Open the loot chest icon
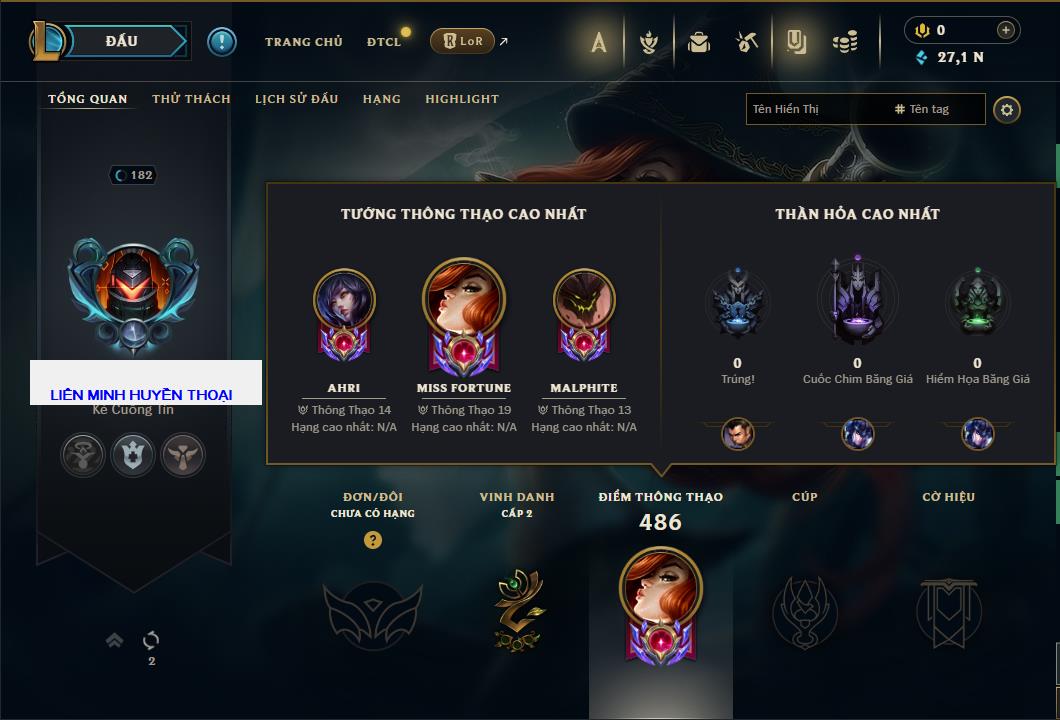Image resolution: width=1060 pixels, height=720 pixels. click(x=699, y=42)
